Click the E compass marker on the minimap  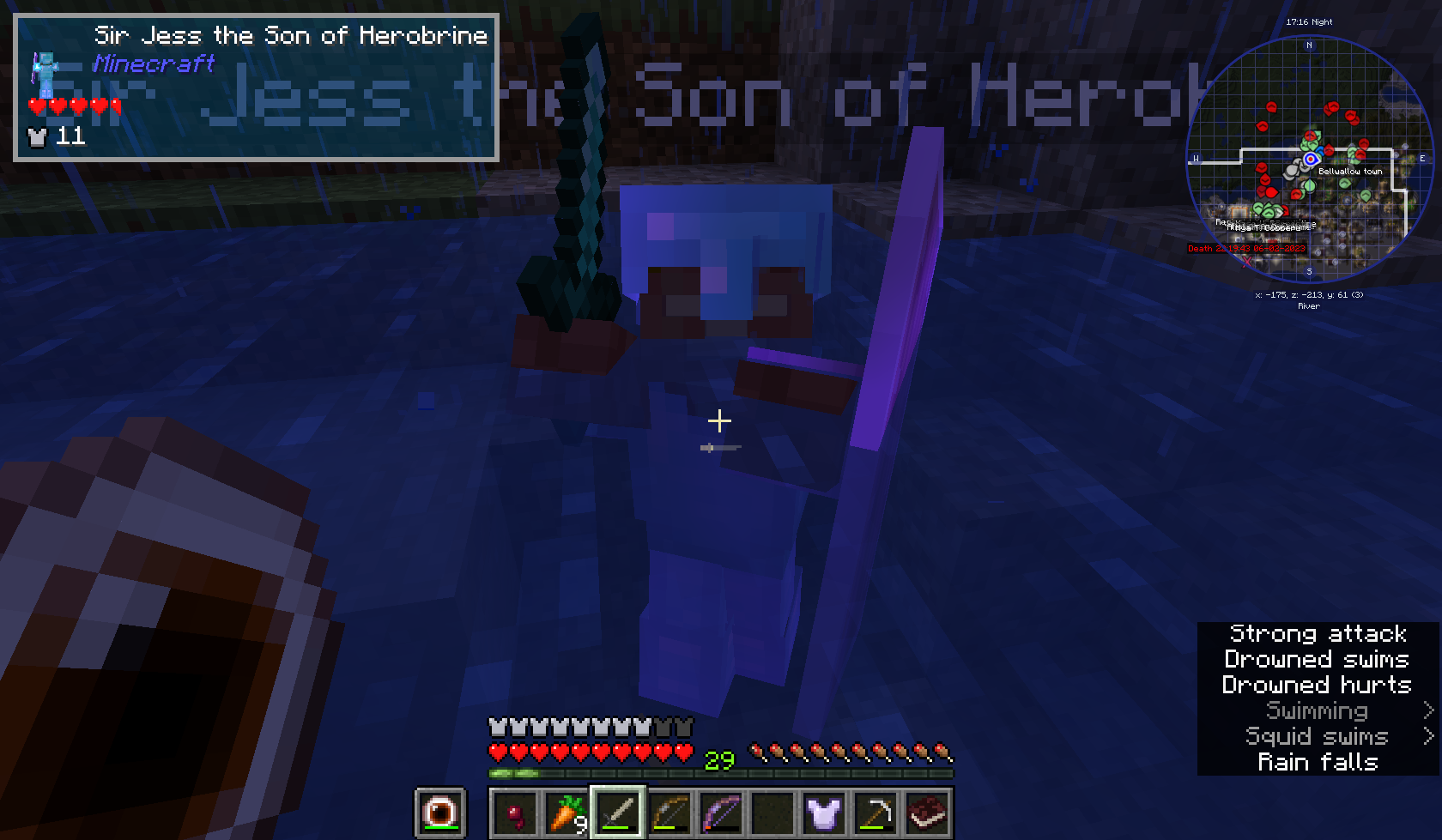(x=1423, y=159)
